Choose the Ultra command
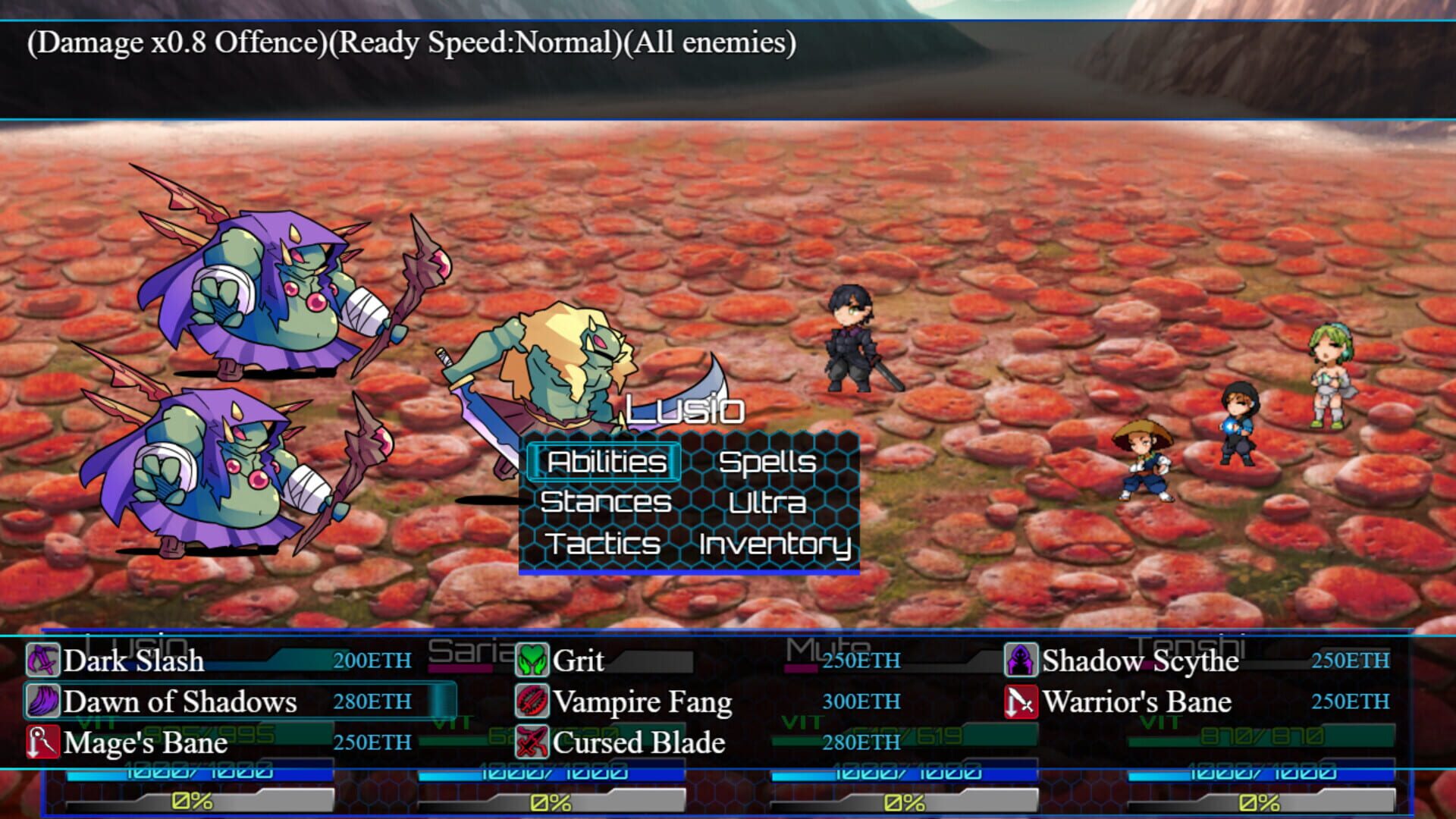Screen dimensions: 1456x819 (767, 502)
